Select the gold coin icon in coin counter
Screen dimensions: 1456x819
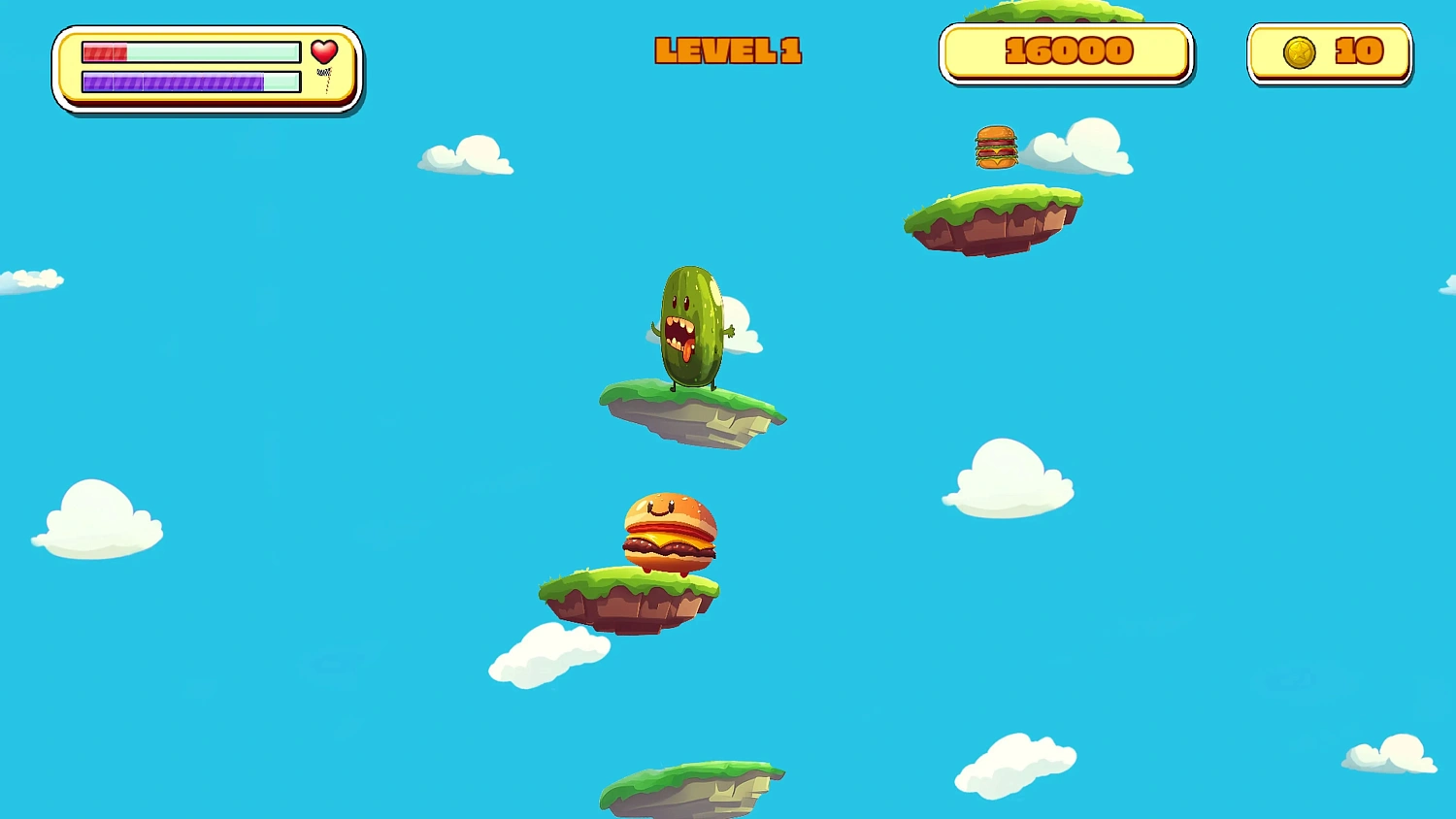[x=1299, y=51]
